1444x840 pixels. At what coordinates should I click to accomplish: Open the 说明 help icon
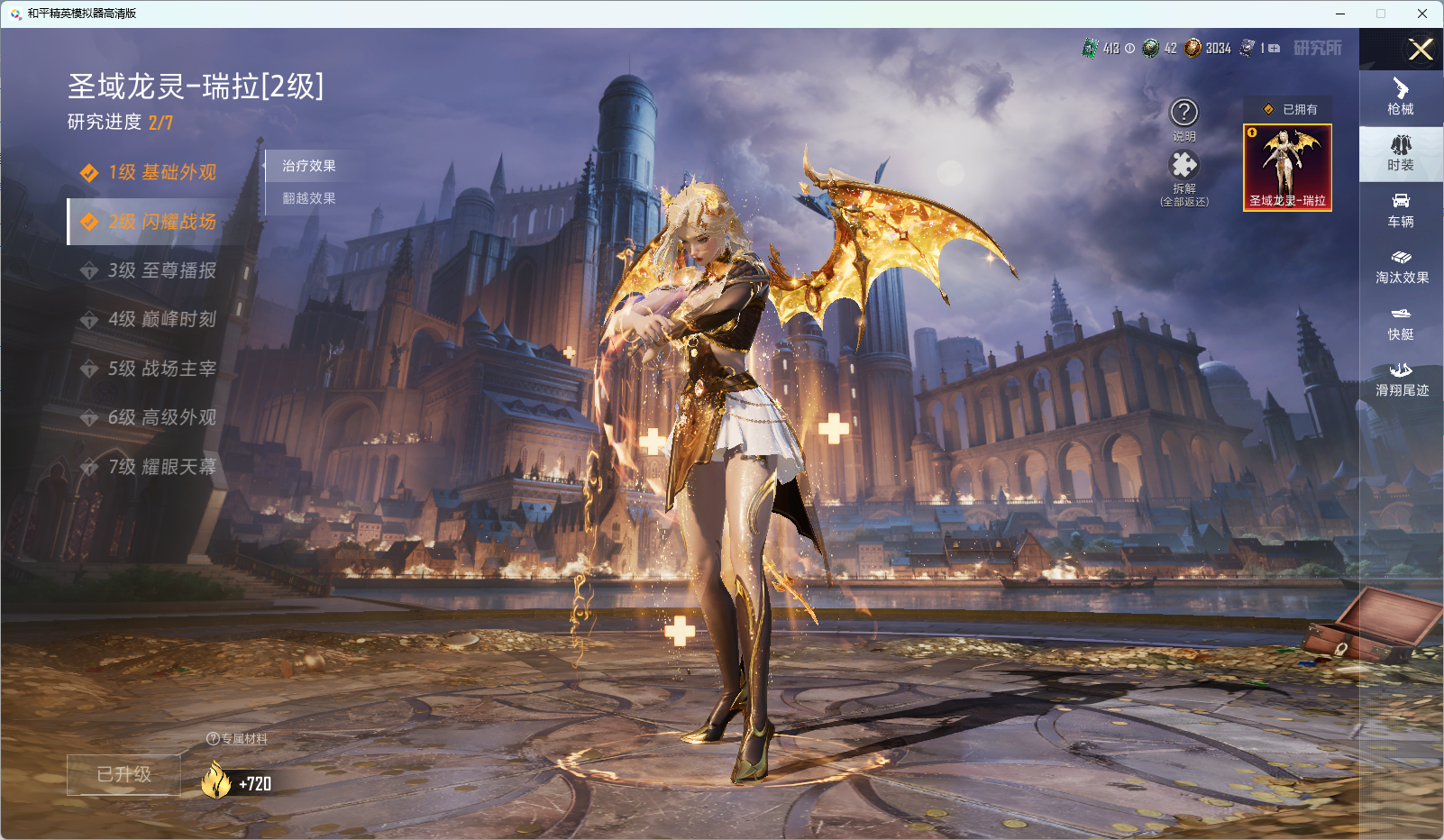click(1184, 114)
